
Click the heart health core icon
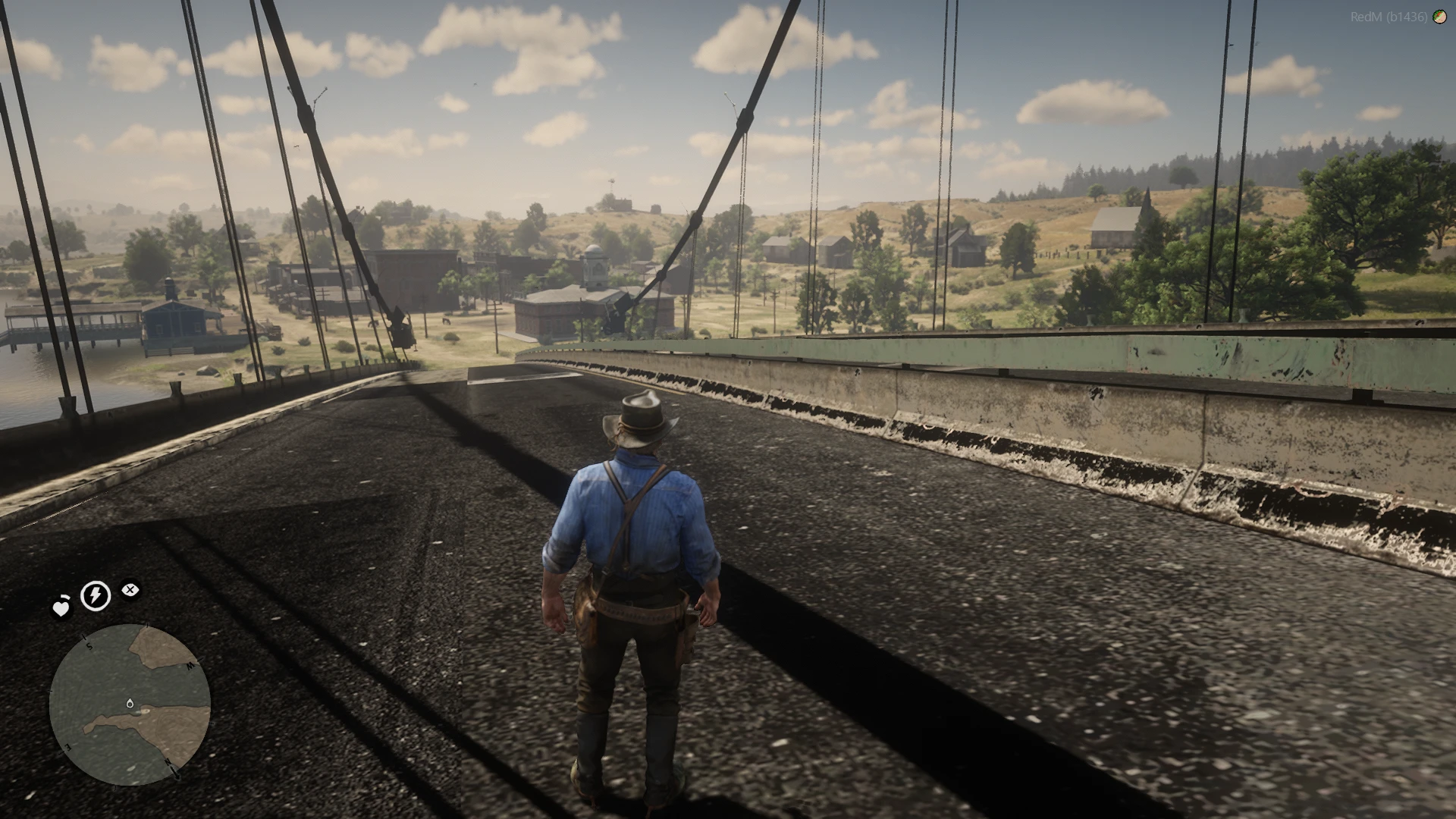coord(61,607)
